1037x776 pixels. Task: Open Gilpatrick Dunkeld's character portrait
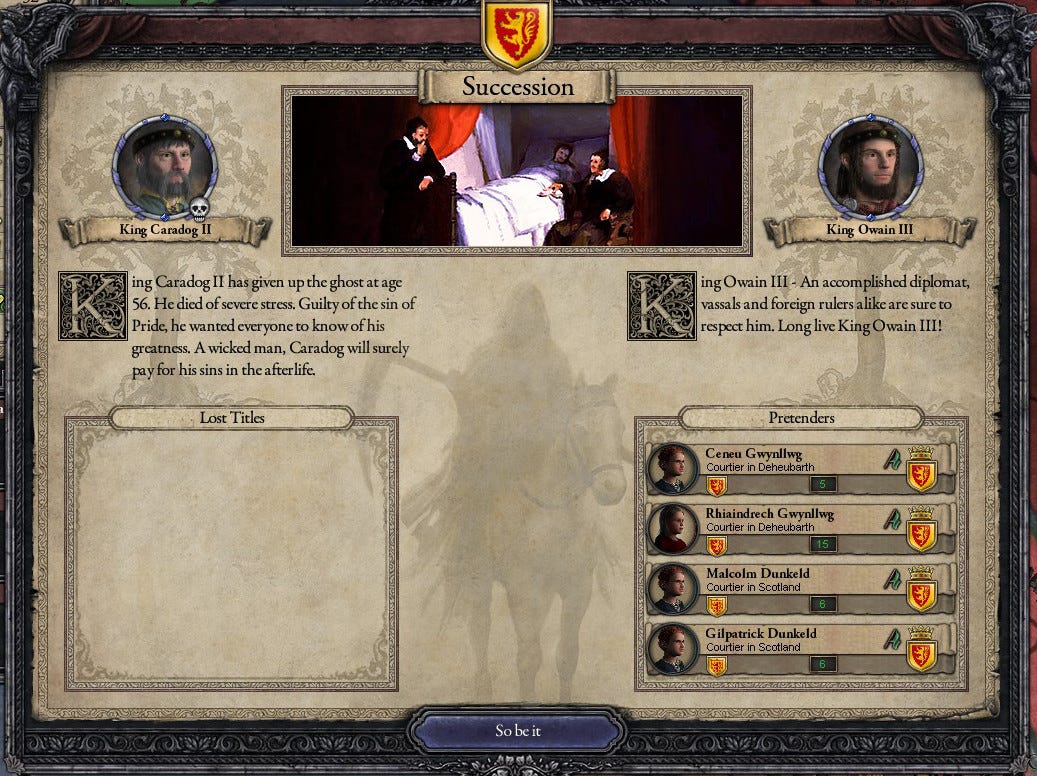click(x=673, y=648)
